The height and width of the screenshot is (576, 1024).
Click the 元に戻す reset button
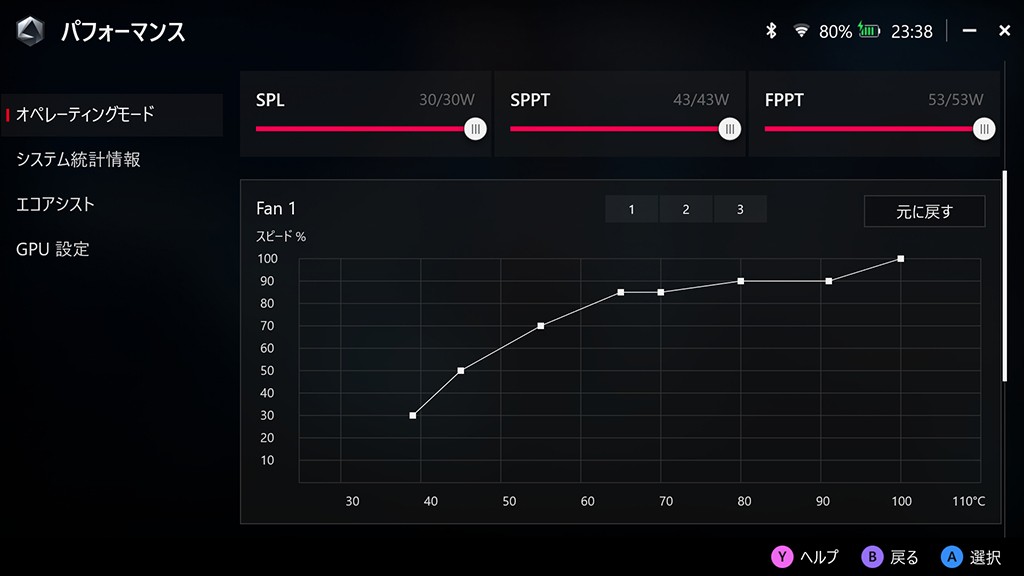pyautogui.click(x=924, y=211)
